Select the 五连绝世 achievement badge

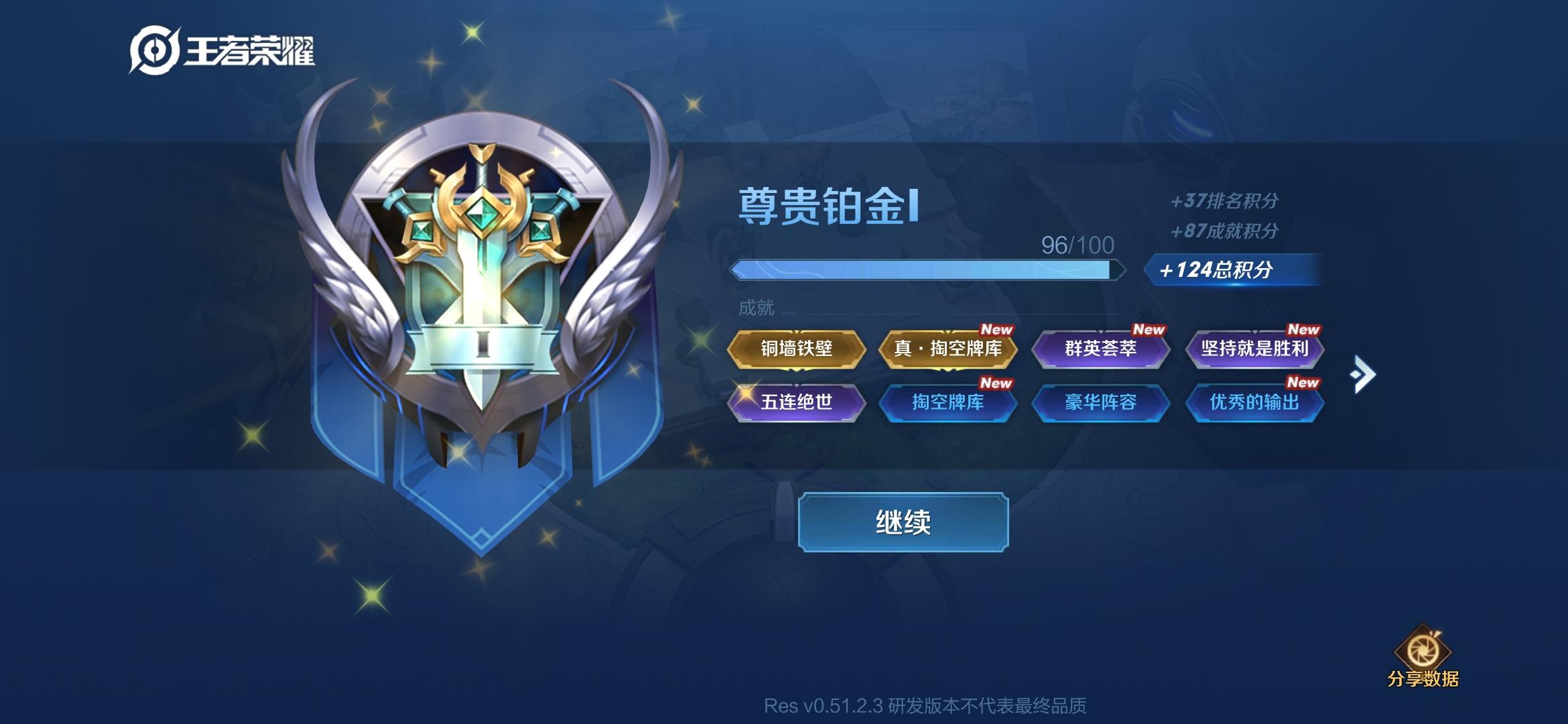click(797, 403)
